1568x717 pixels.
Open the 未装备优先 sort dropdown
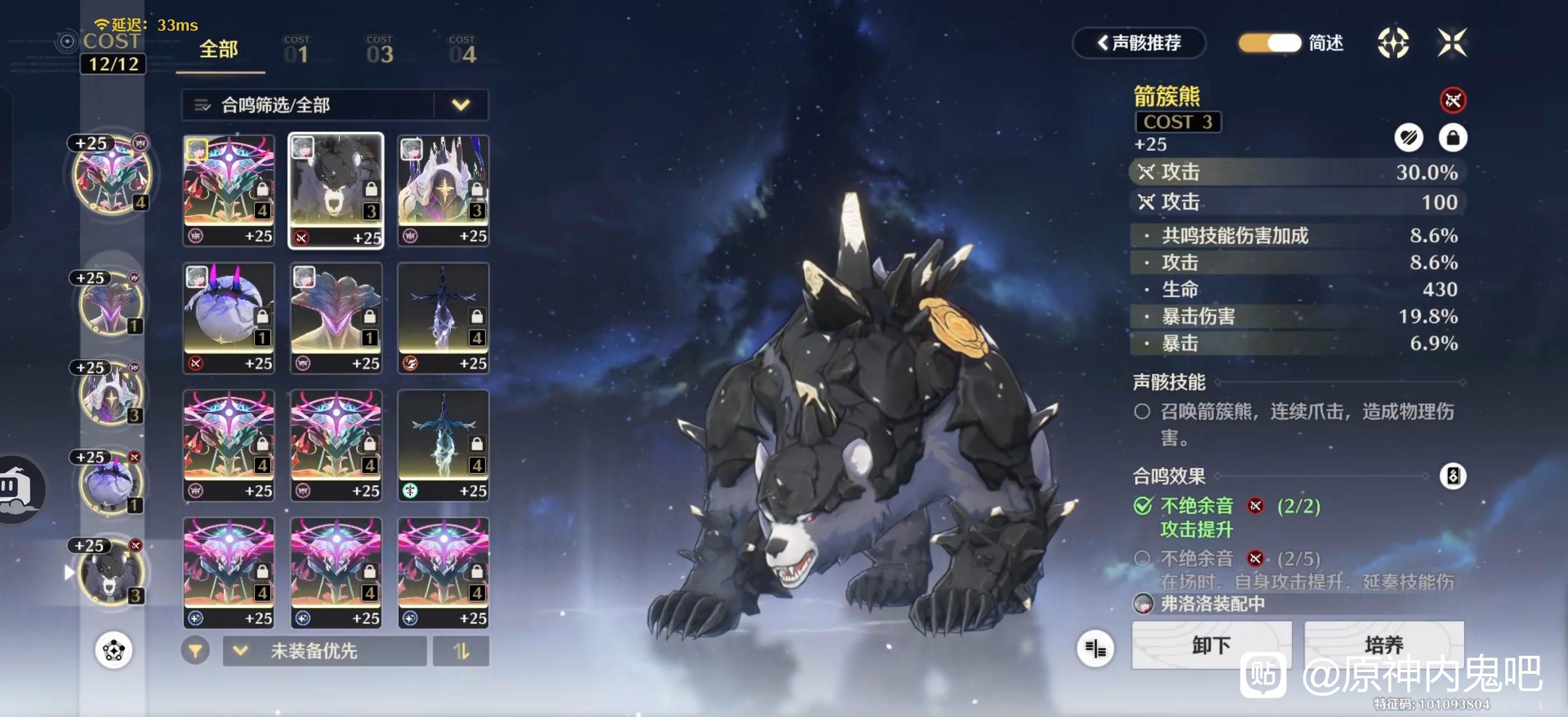[324, 651]
